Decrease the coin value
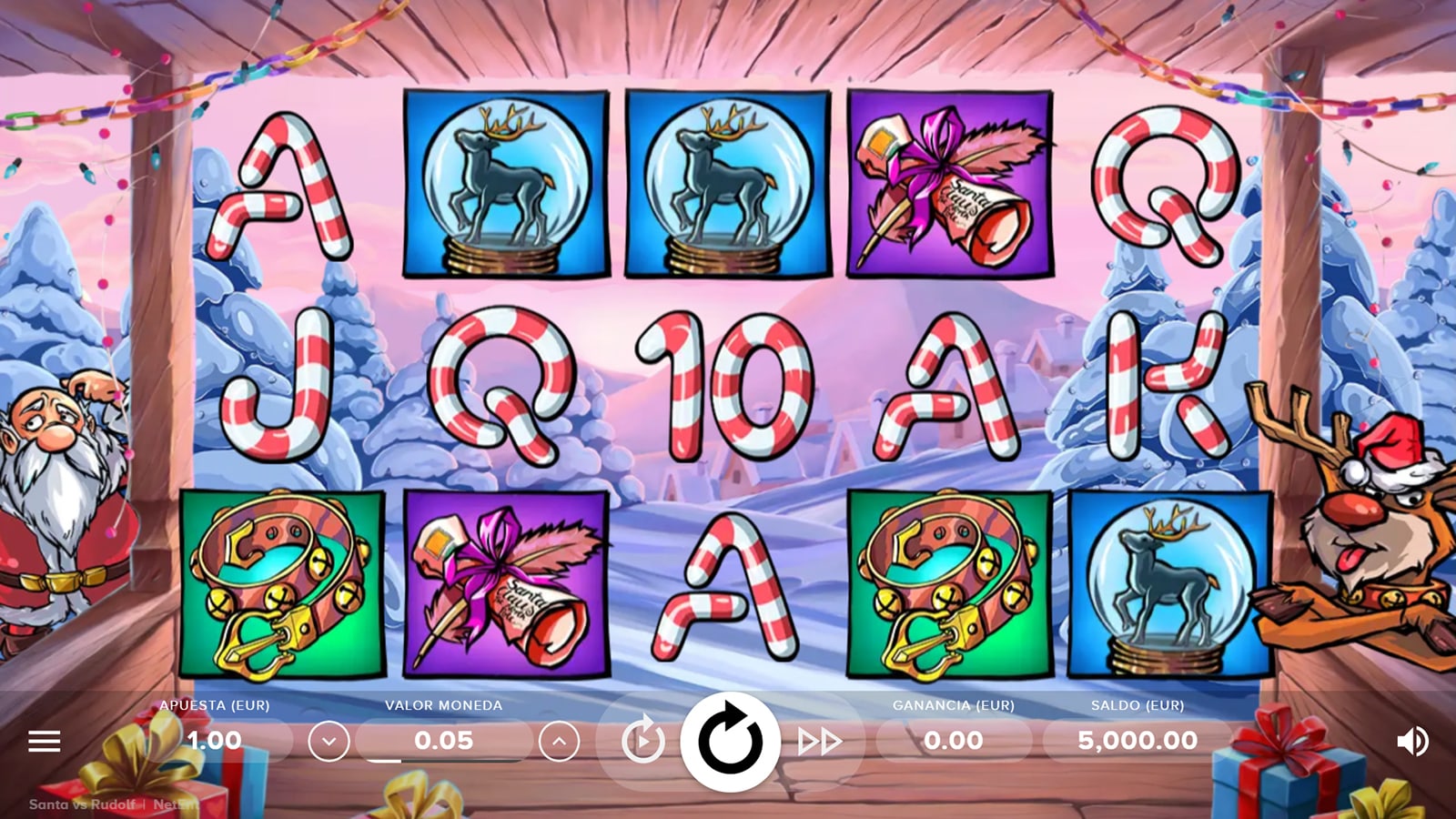This screenshot has width=1456, height=819. [329, 742]
